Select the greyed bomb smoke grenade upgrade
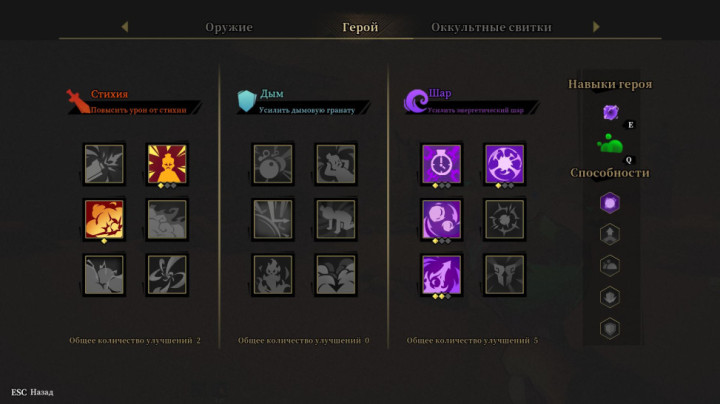This screenshot has width=720, height=404. pyautogui.click(x=272, y=164)
